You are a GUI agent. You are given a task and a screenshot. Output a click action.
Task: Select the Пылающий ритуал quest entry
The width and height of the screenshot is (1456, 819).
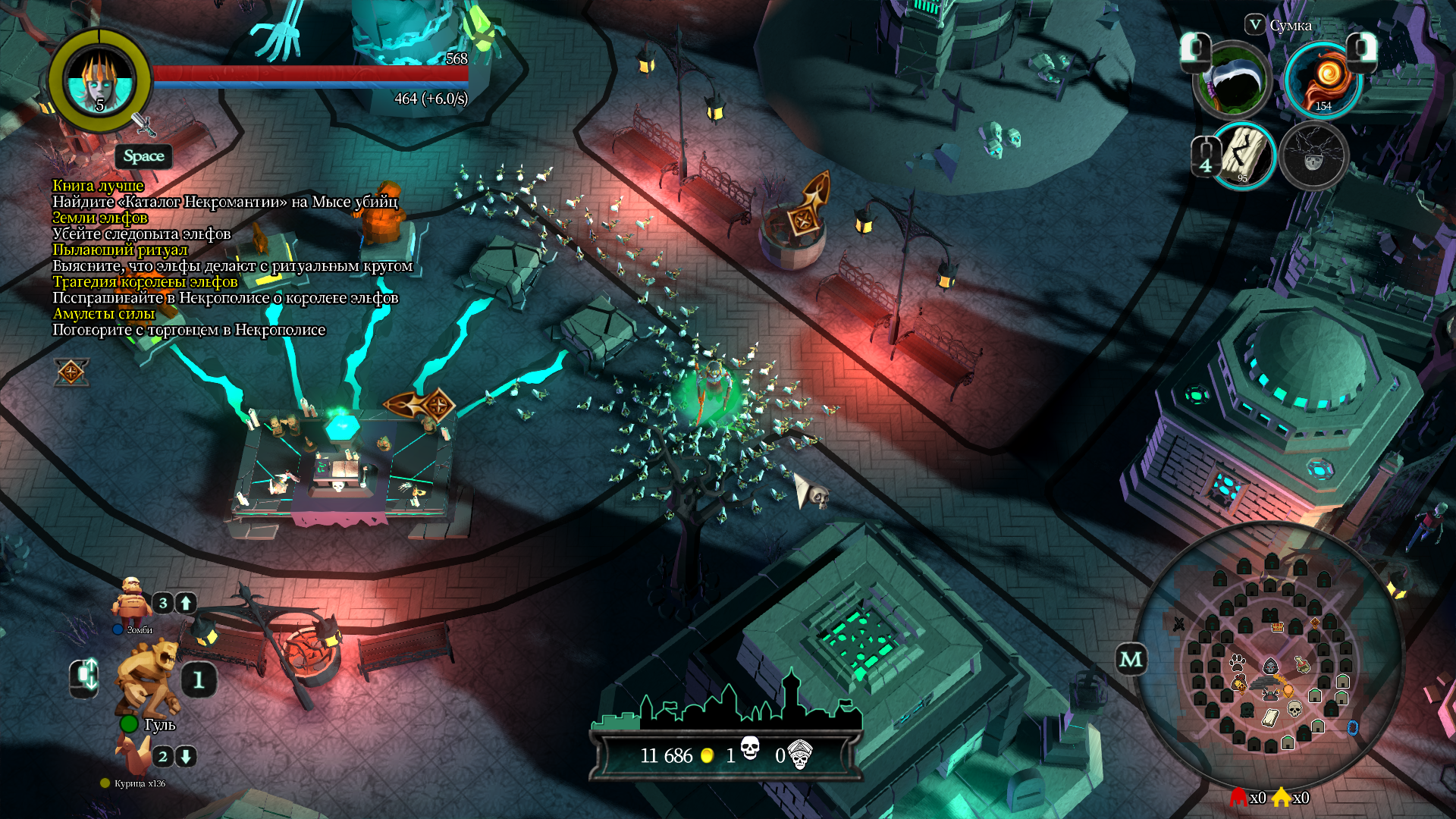pos(120,249)
